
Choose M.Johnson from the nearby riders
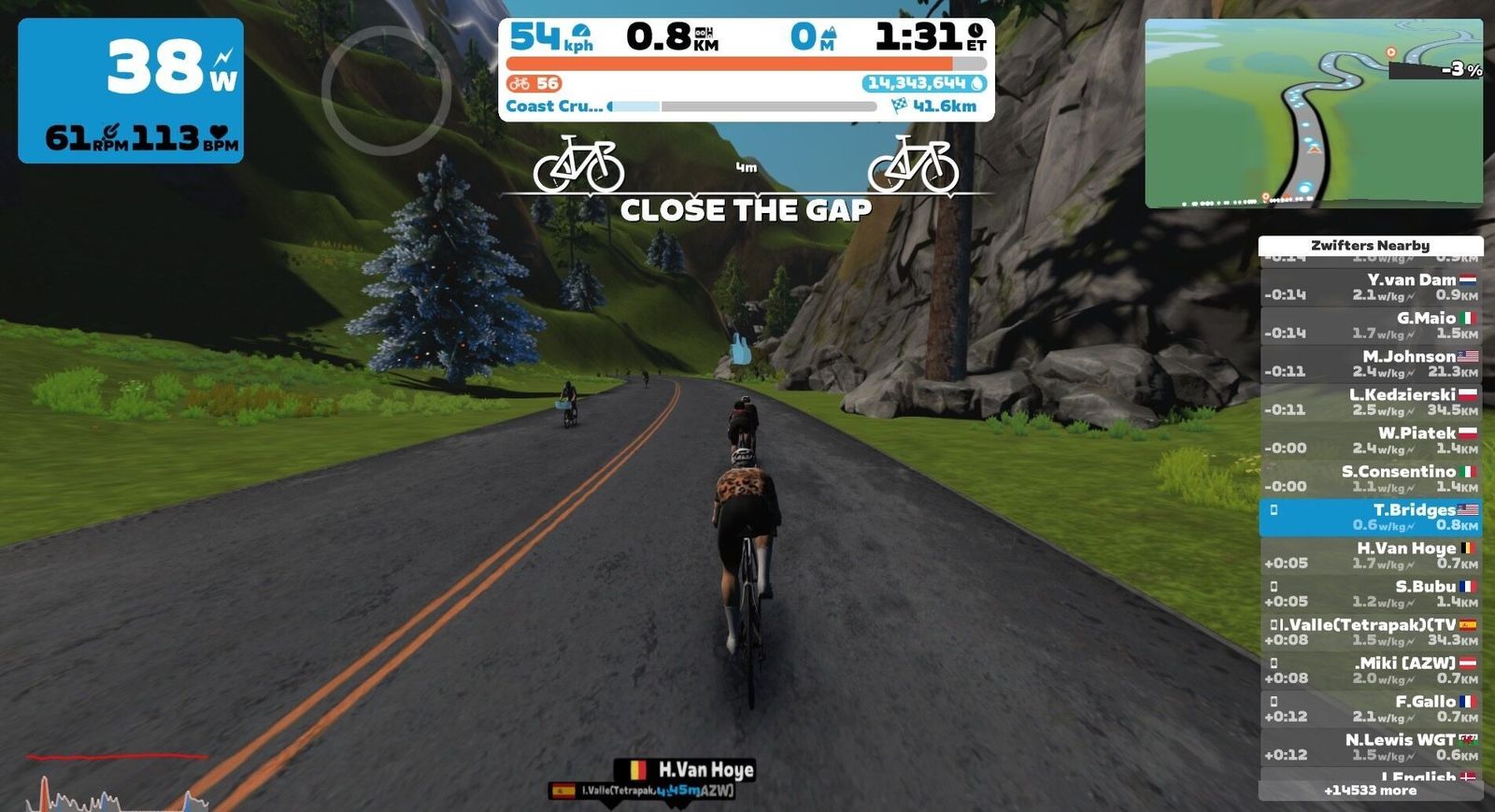tap(1370, 363)
